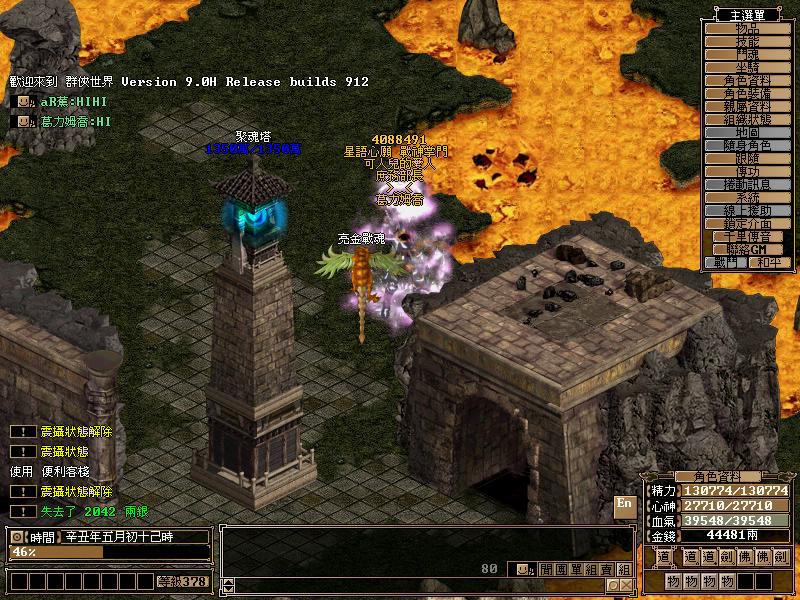The height and width of the screenshot is (600, 800).
Task: Open the chat emoticon smiley button
Action: (522, 569)
